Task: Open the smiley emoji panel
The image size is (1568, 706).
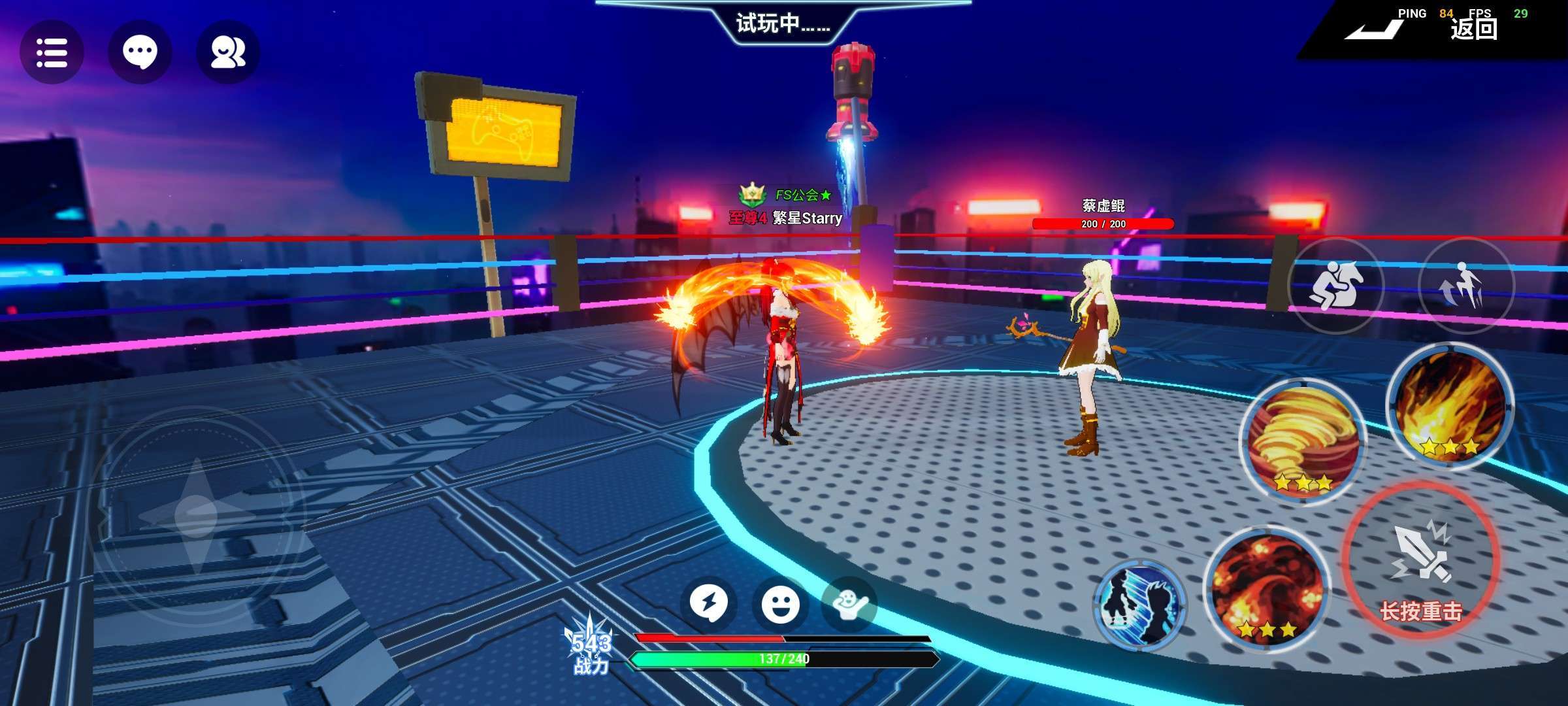Action: [780, 603]
